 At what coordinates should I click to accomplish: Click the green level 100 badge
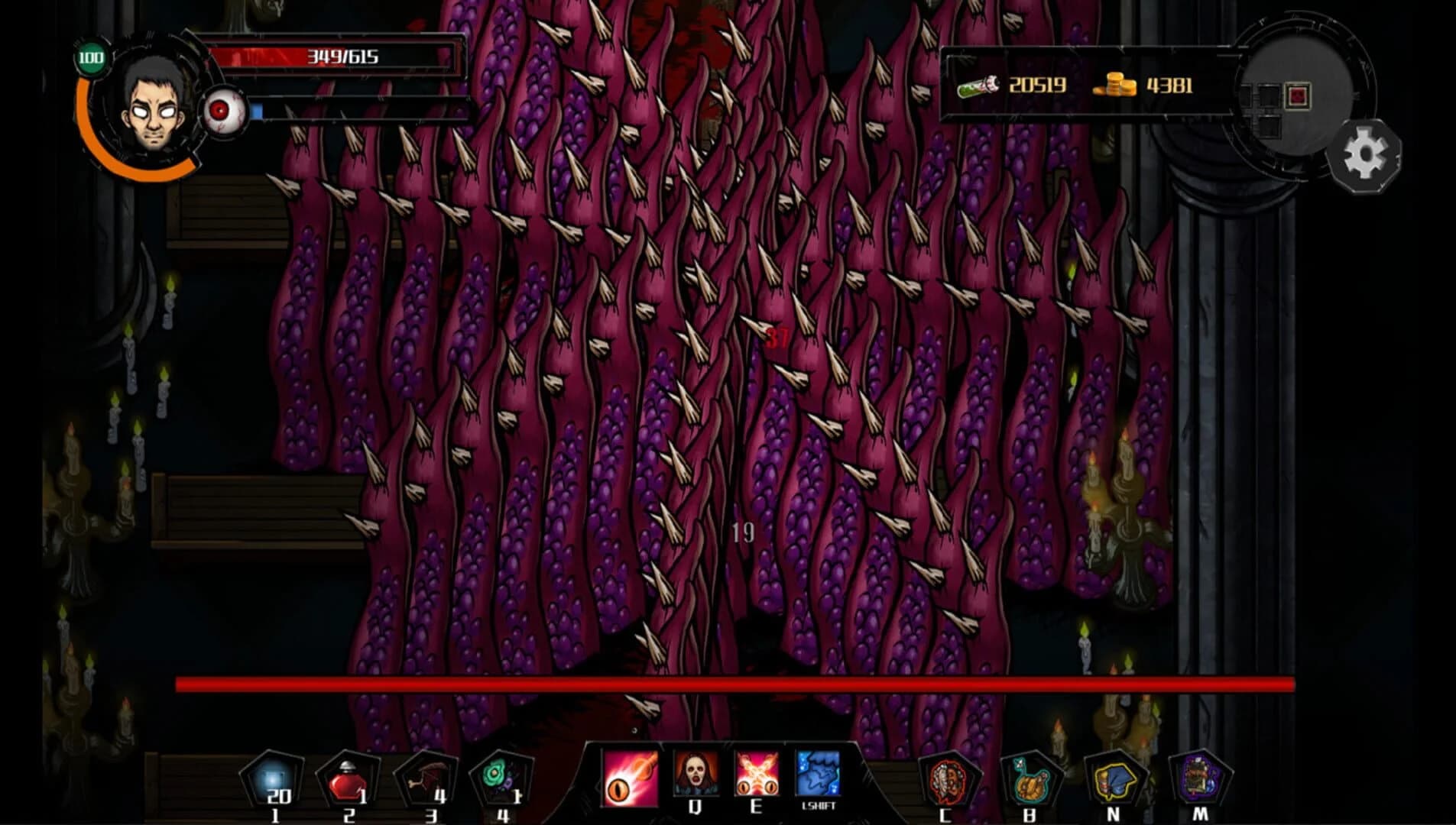(x=91, y=57)
